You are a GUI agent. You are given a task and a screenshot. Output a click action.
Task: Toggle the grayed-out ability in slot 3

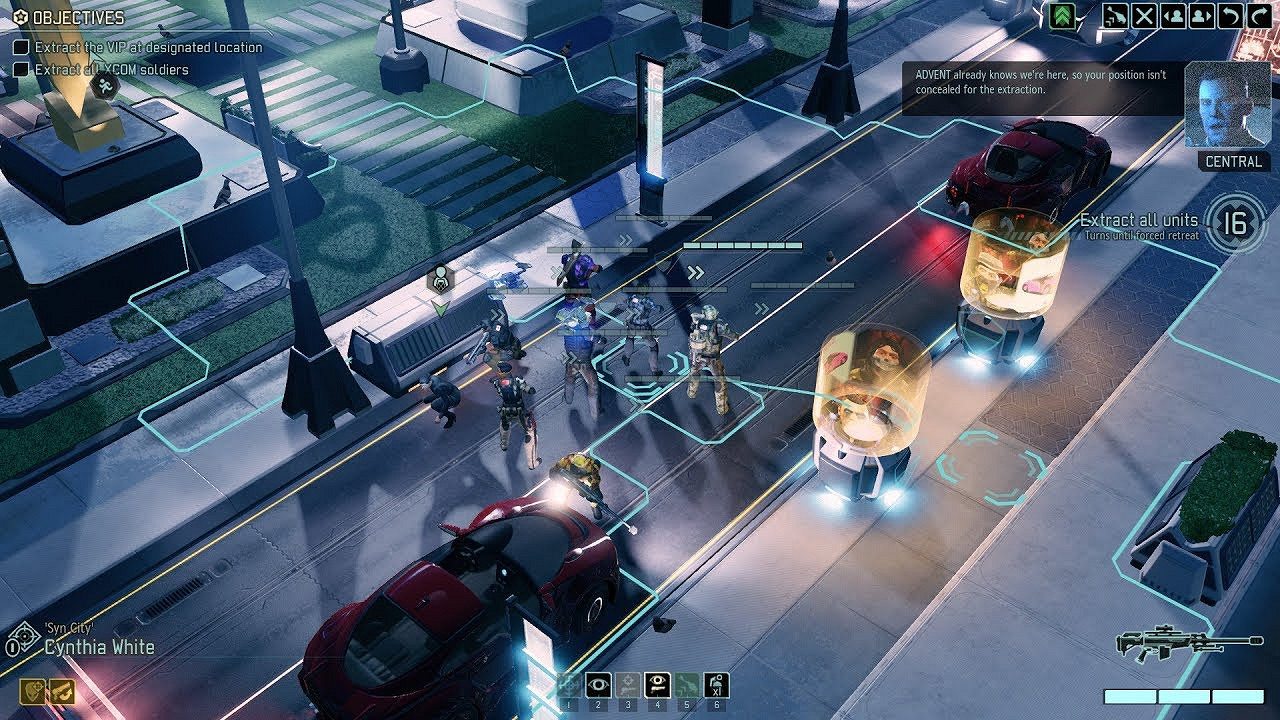pyautogui.click(x=628, y=683)
